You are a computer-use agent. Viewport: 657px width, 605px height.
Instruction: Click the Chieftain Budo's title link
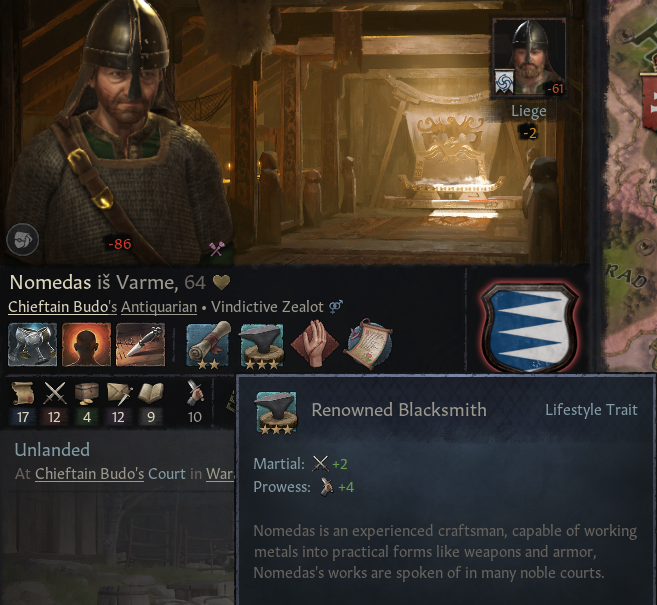point(62,307)
